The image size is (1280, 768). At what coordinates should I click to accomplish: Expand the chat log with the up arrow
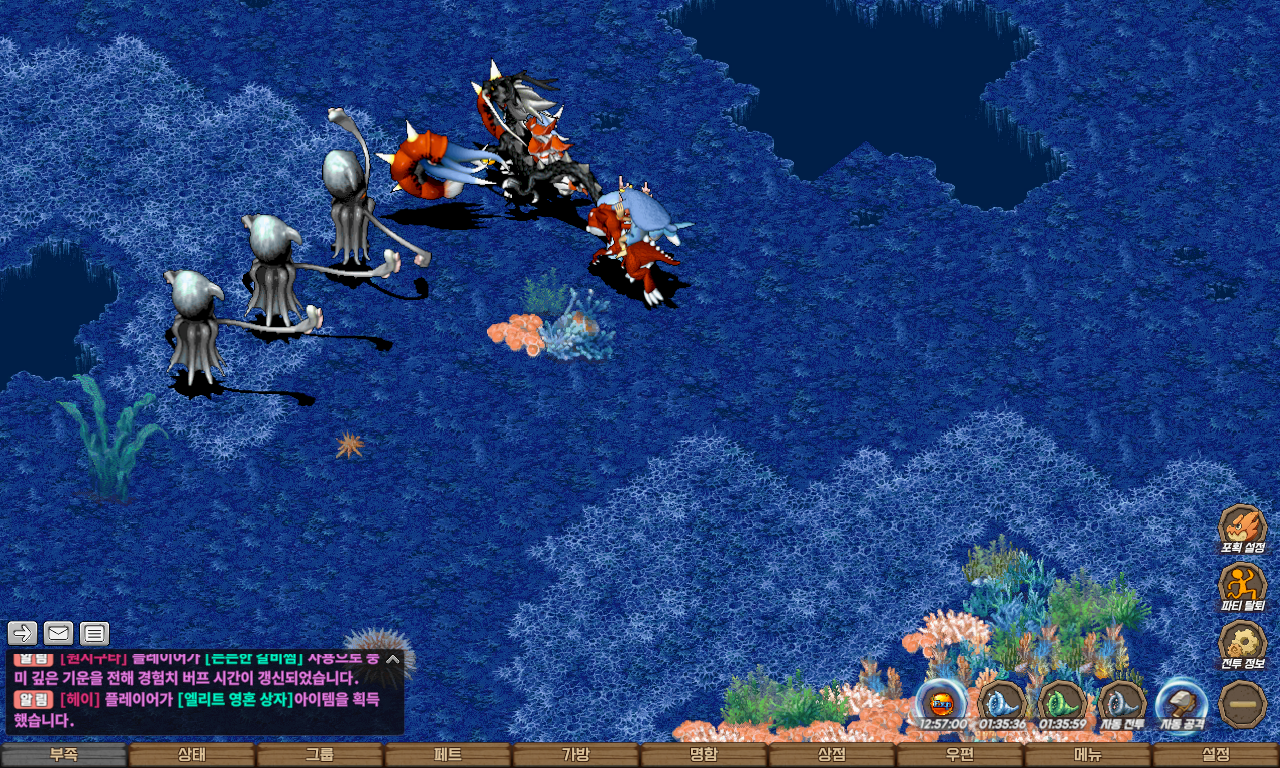pyautogui.click(x=393, y=660)
